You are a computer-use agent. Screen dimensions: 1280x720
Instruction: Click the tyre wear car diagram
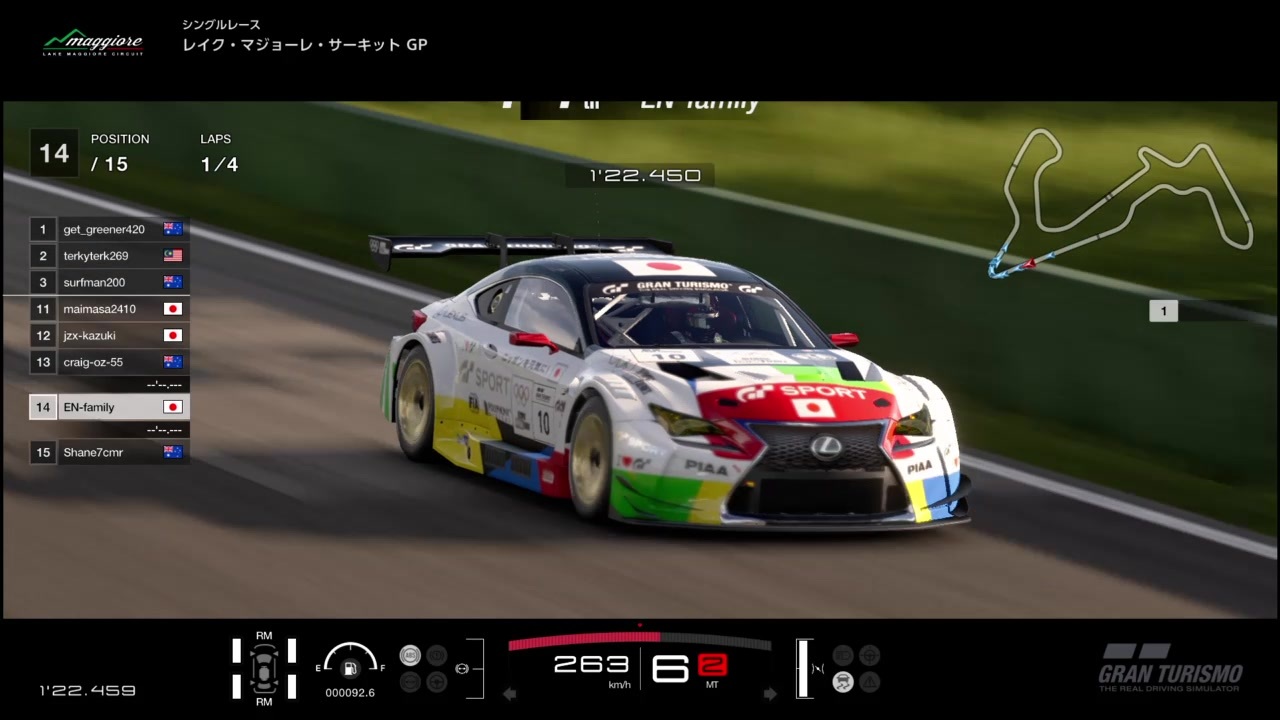pyautogui.click(x=264, y=668)
